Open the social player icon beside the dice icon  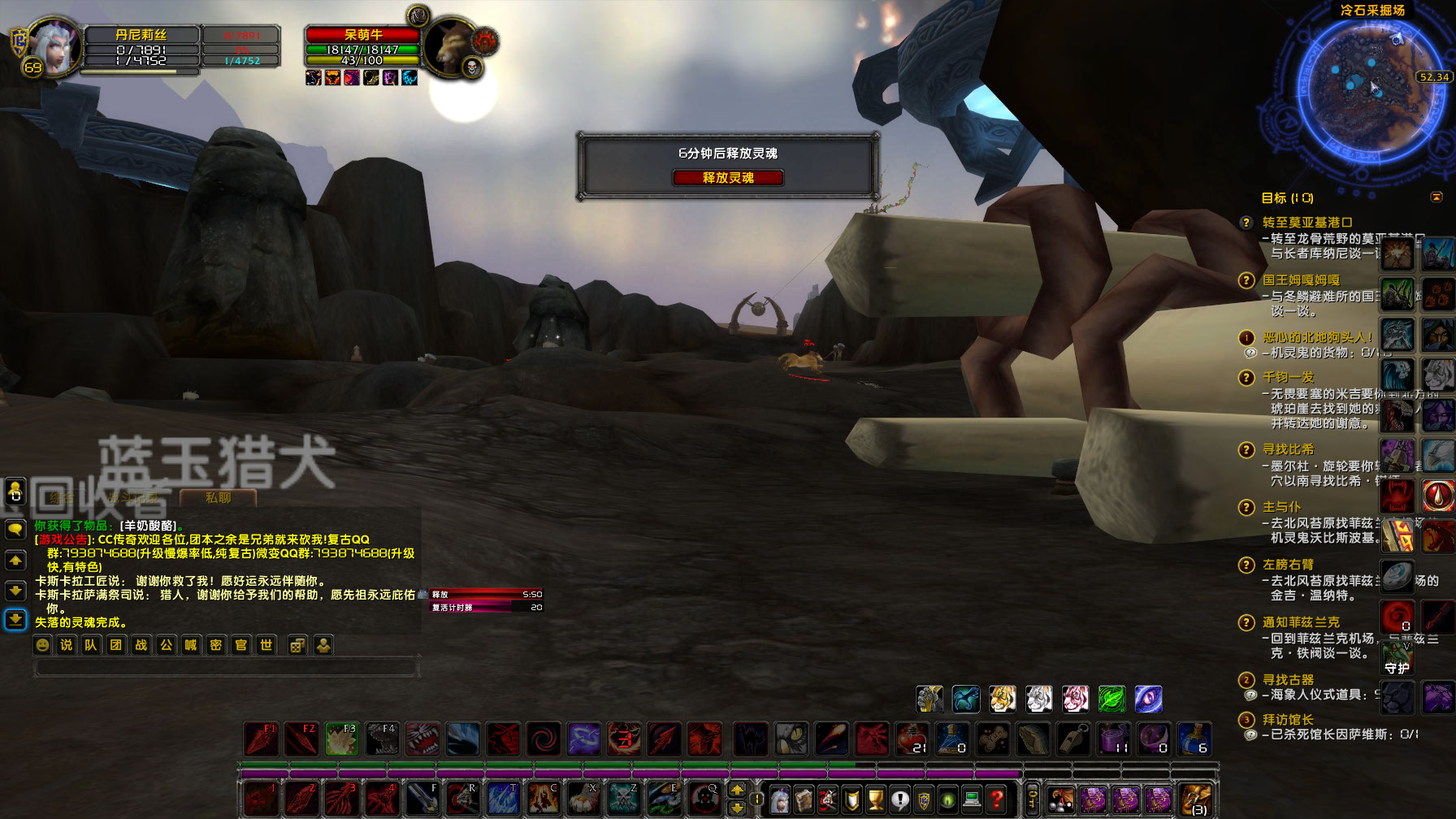[323, 644]
